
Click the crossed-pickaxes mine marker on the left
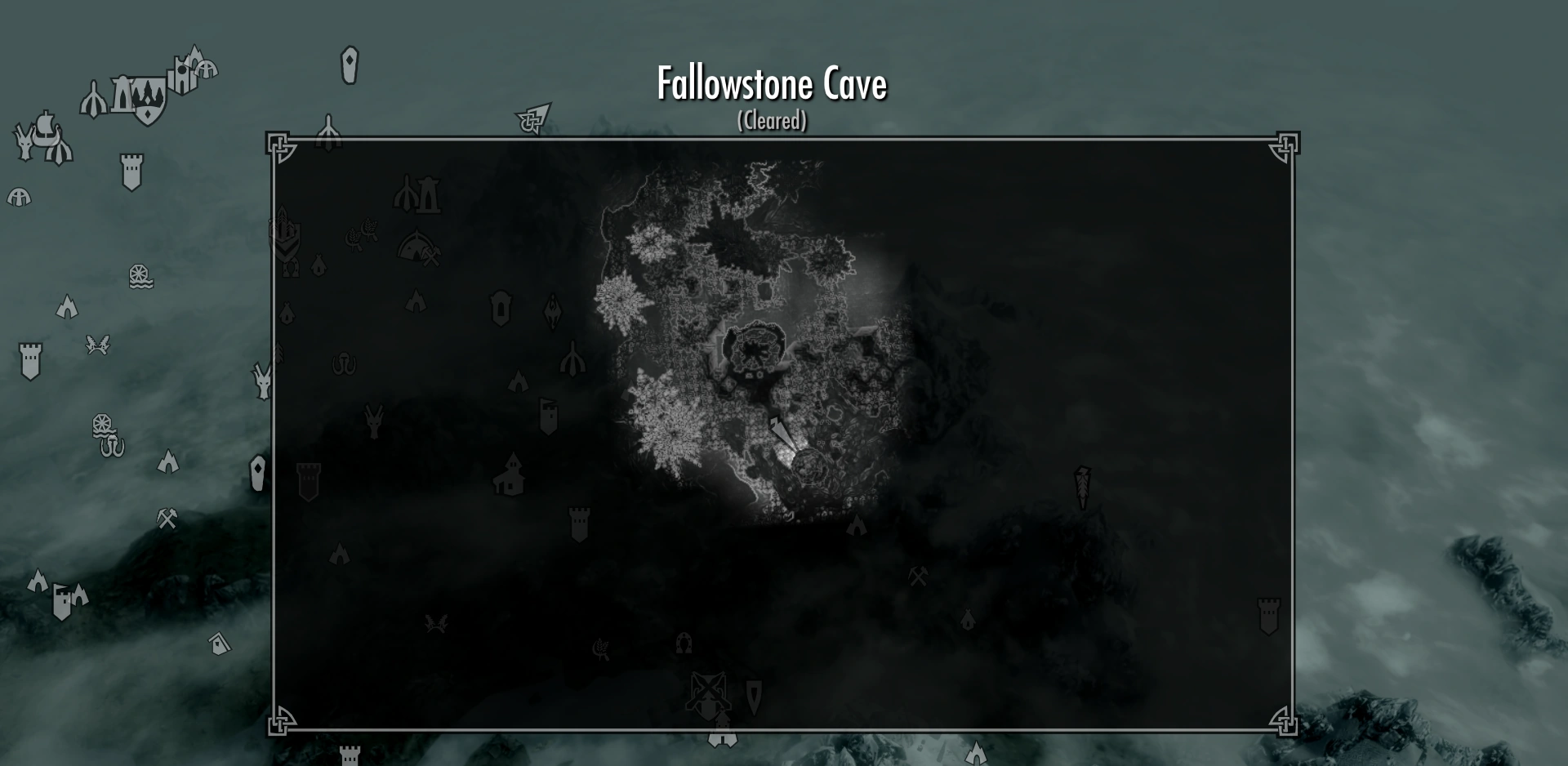click(167, 519)
